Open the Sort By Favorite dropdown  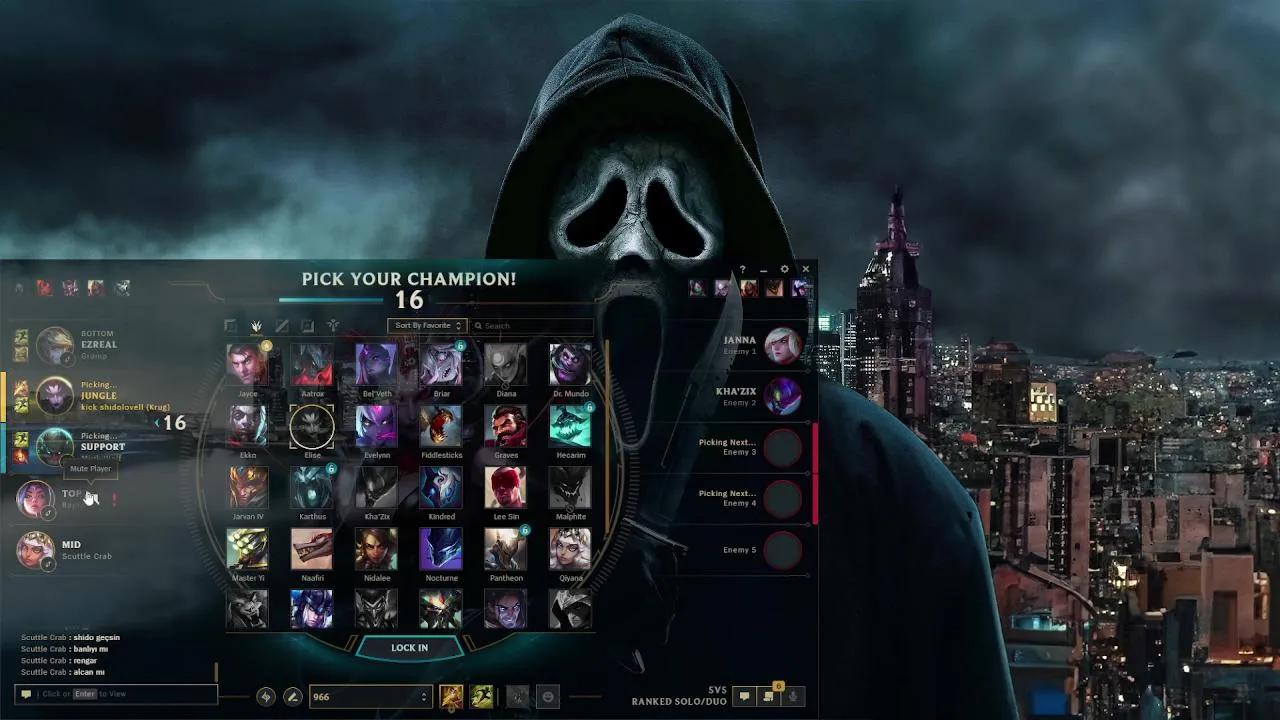click(427, 325)
